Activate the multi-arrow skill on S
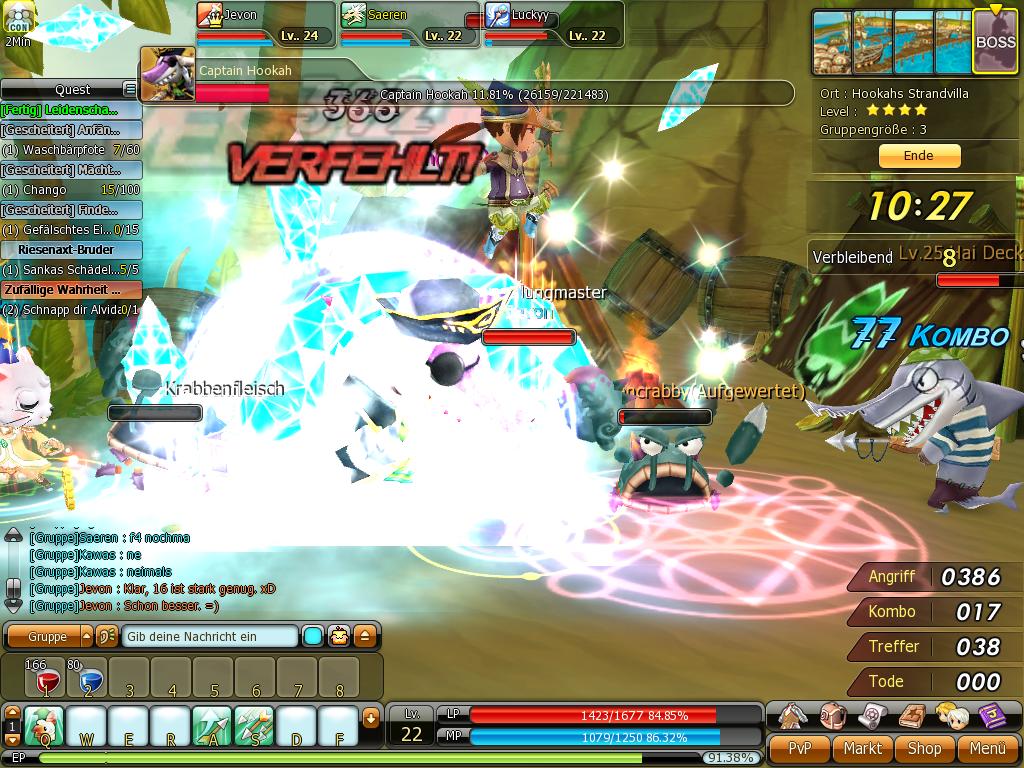This screenshot has width=1024, height=768. 254,725
